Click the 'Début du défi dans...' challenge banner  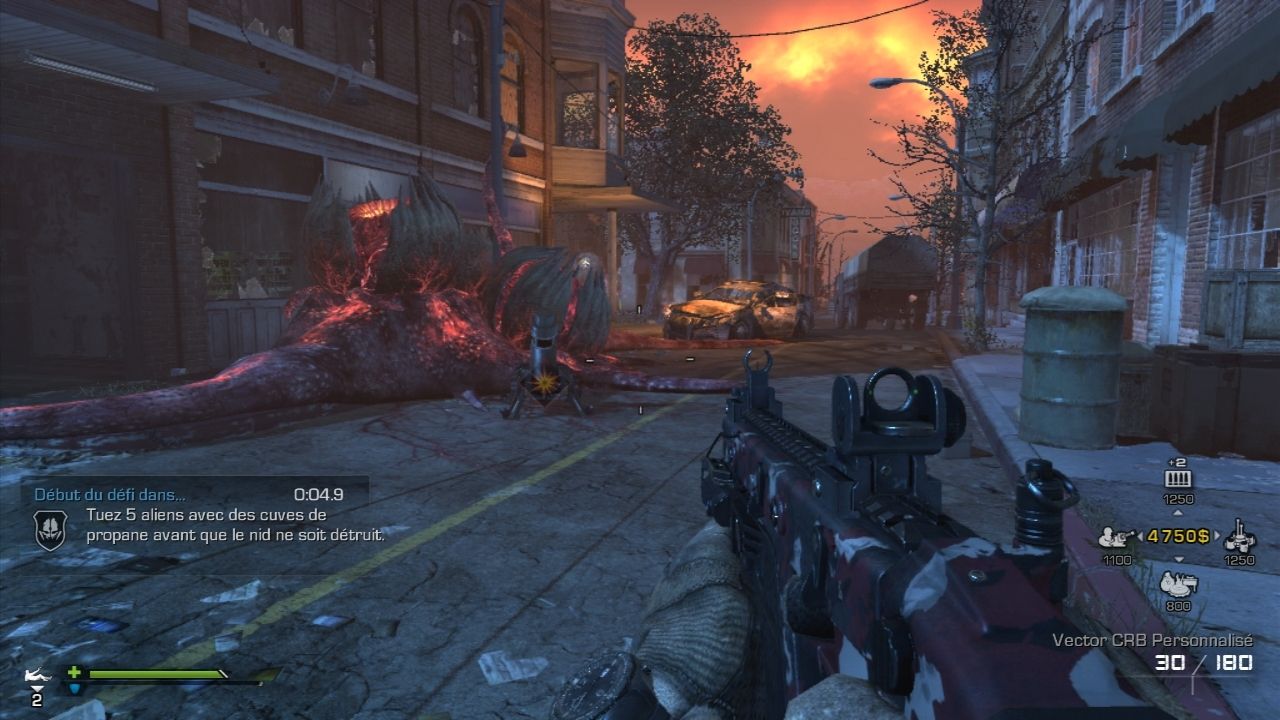coord(110,494)
